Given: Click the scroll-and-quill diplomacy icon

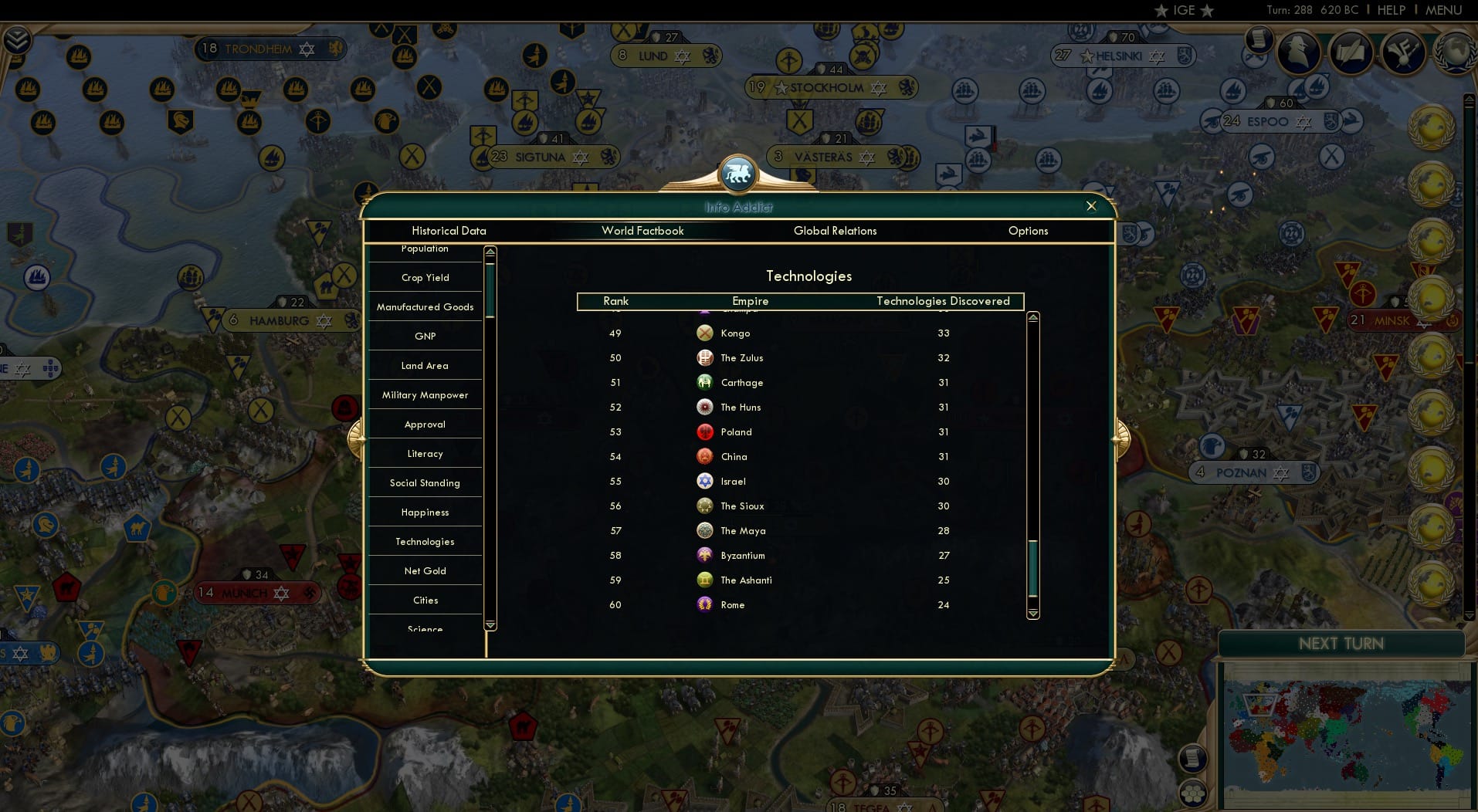Looking at the screenshot, I should [1351, 52].
